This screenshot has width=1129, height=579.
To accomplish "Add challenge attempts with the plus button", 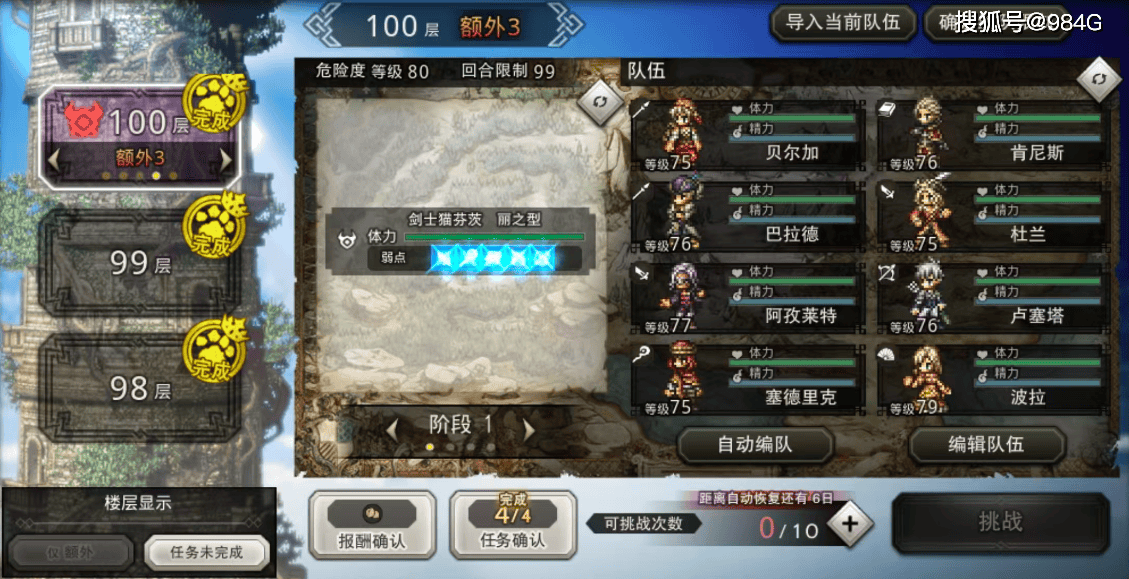I will click(x=850, y=524).
